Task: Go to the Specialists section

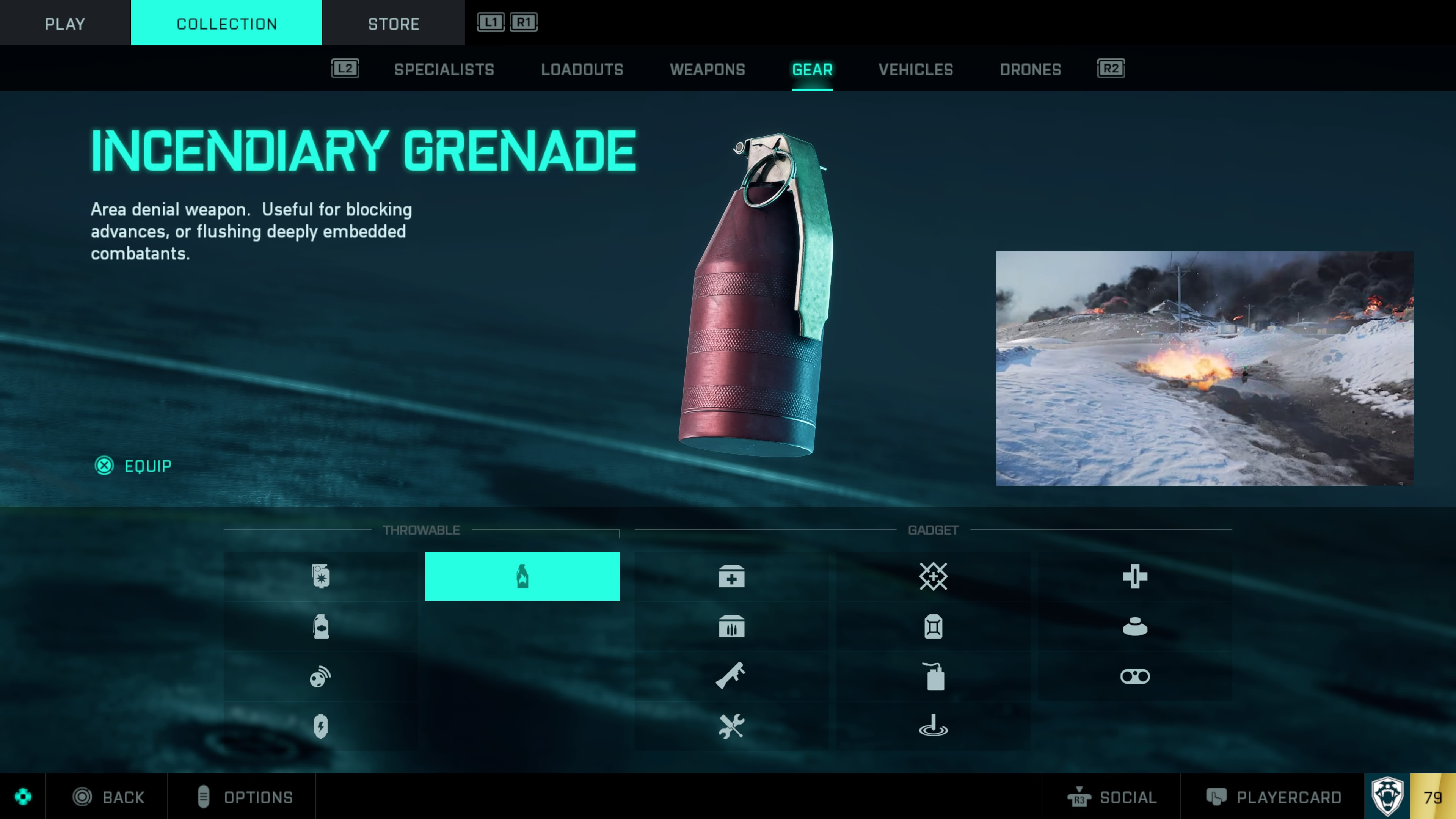Action: pyautogui.click(x=444, y=69)
